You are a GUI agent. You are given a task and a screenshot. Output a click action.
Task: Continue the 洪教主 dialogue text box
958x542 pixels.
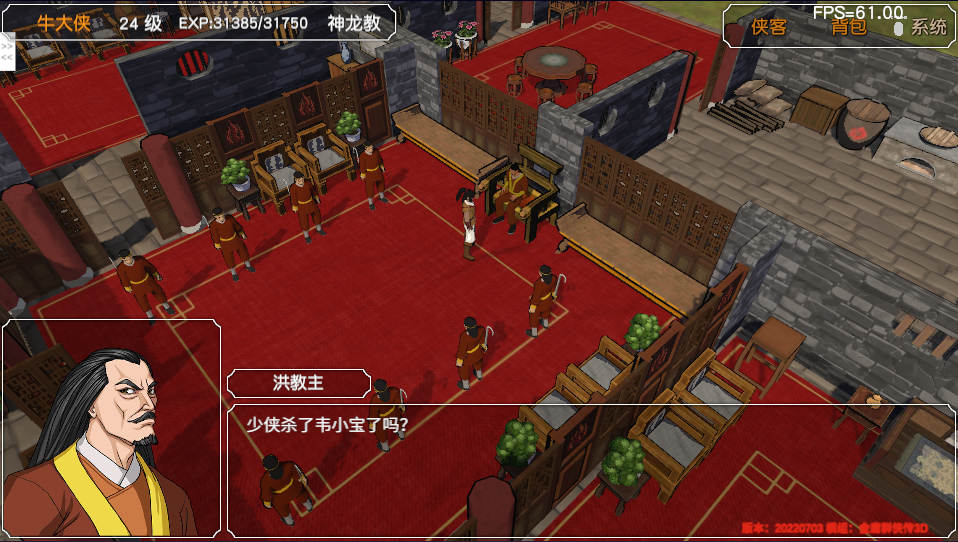590,470
